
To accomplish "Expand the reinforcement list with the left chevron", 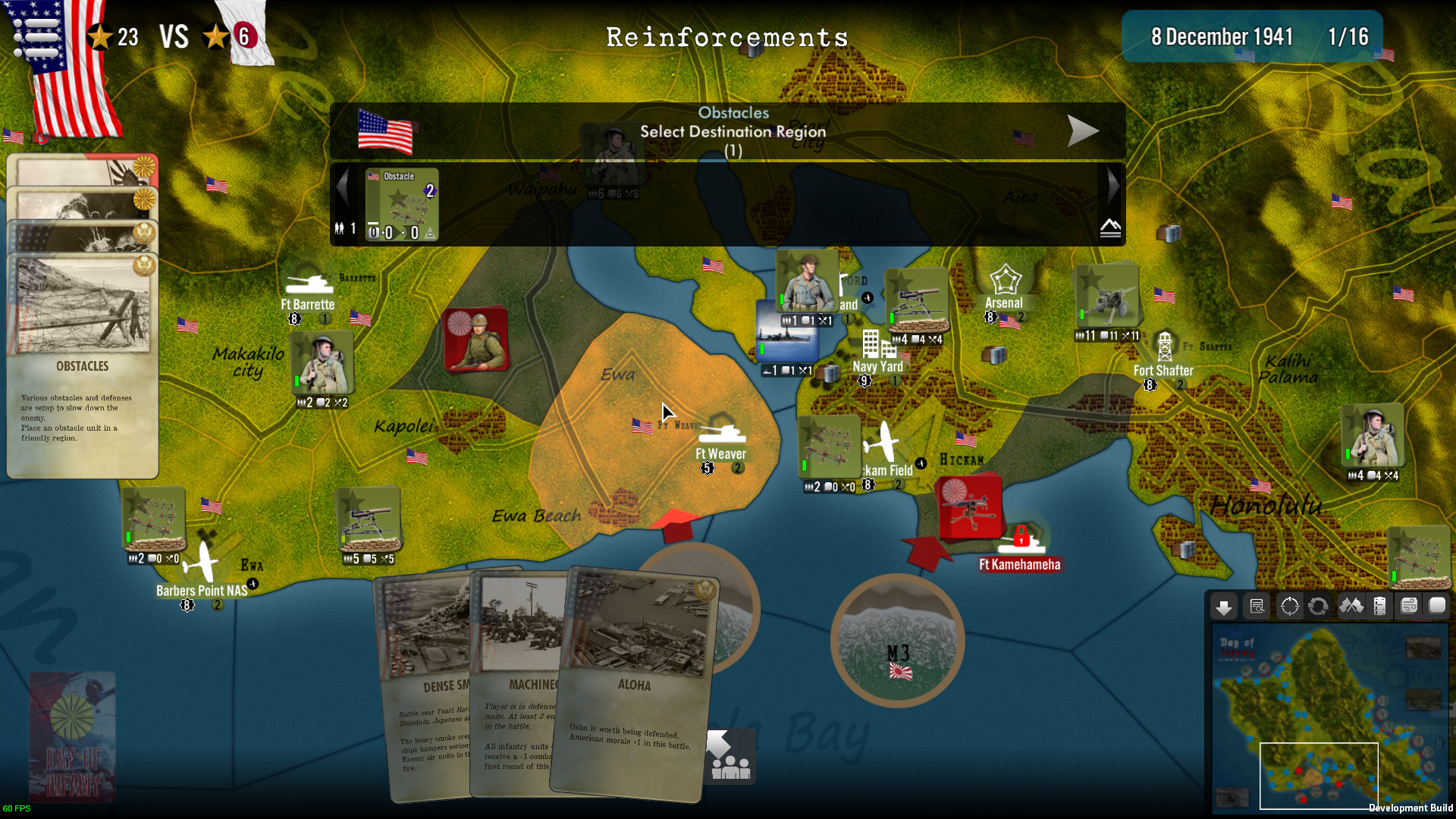I will (x=343, y=185).
